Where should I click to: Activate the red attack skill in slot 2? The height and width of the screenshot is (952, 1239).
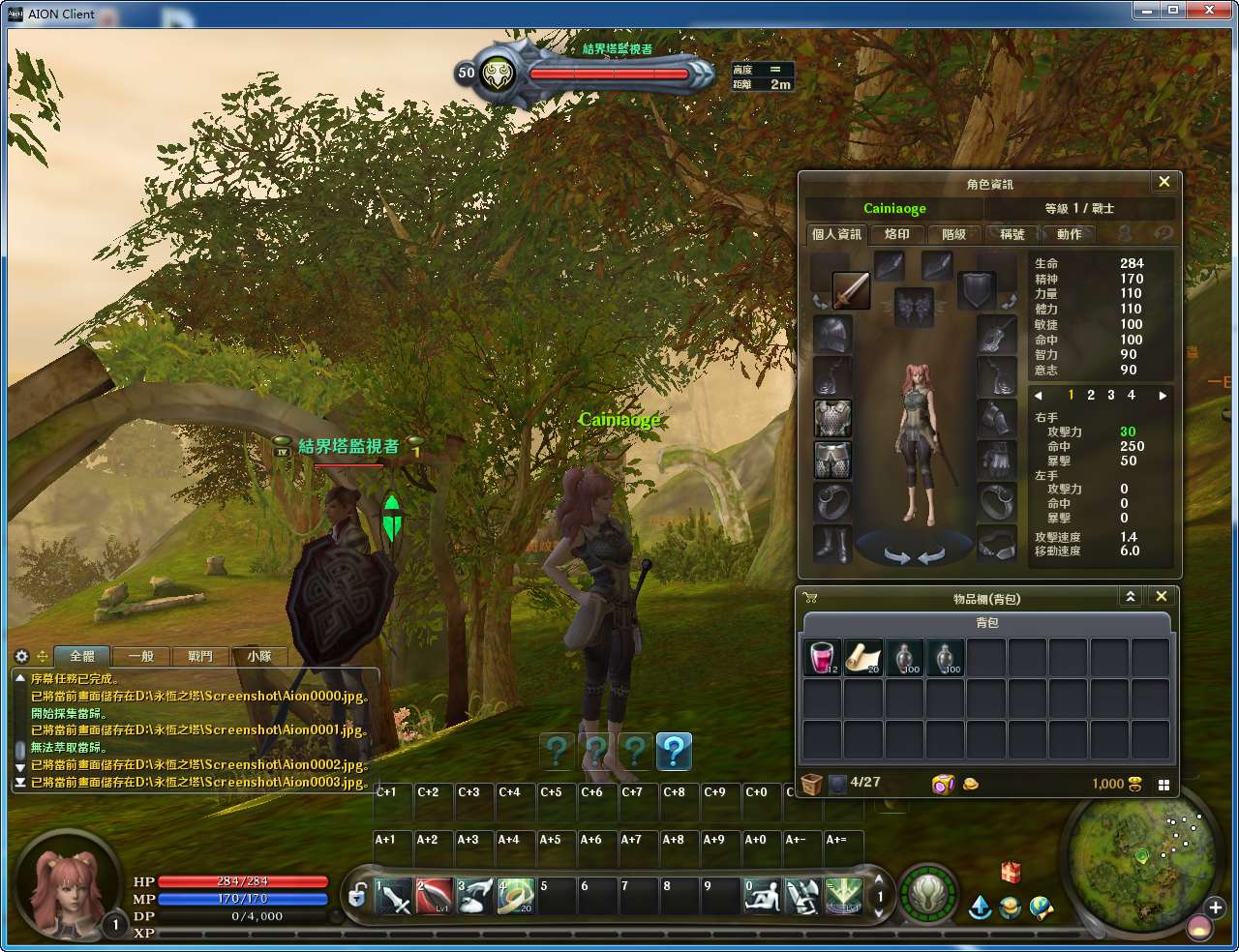coord(436,895)
